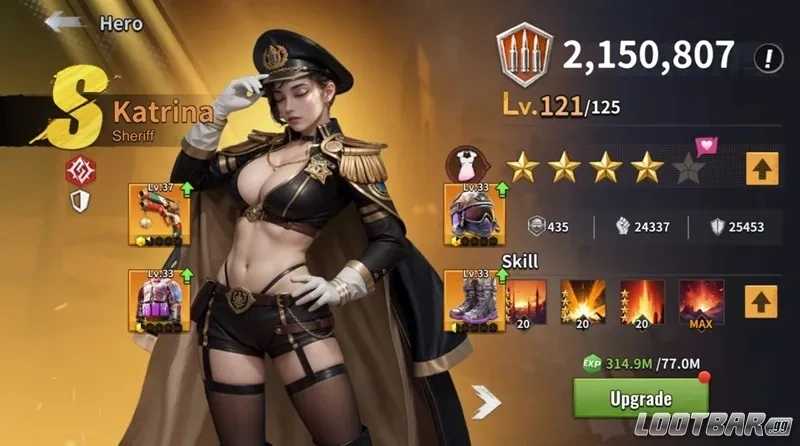The width and height of the screenshot is (800, 446).
Task: View the MAX level skill
Action: [x=701, y=300]
